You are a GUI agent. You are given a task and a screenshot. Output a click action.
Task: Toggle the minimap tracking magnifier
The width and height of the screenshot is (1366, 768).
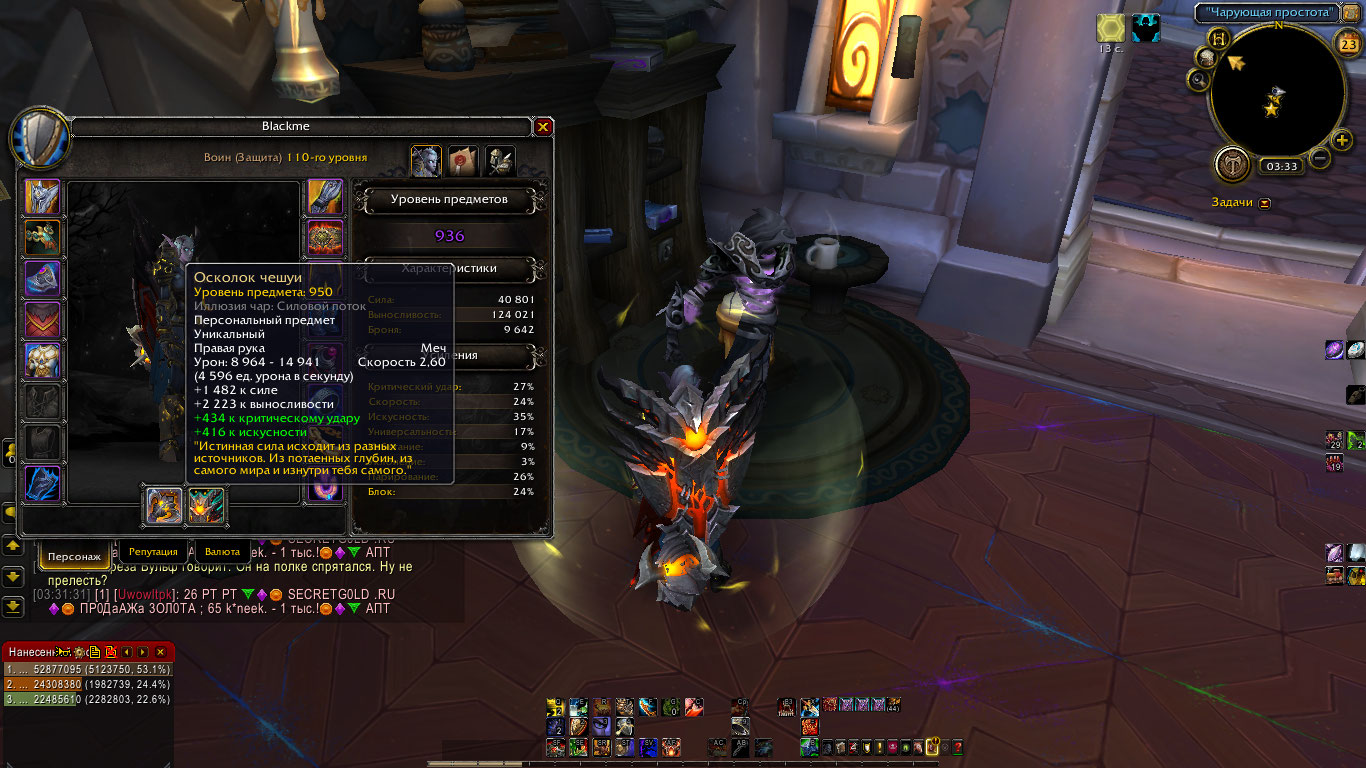coord(1199,80)
